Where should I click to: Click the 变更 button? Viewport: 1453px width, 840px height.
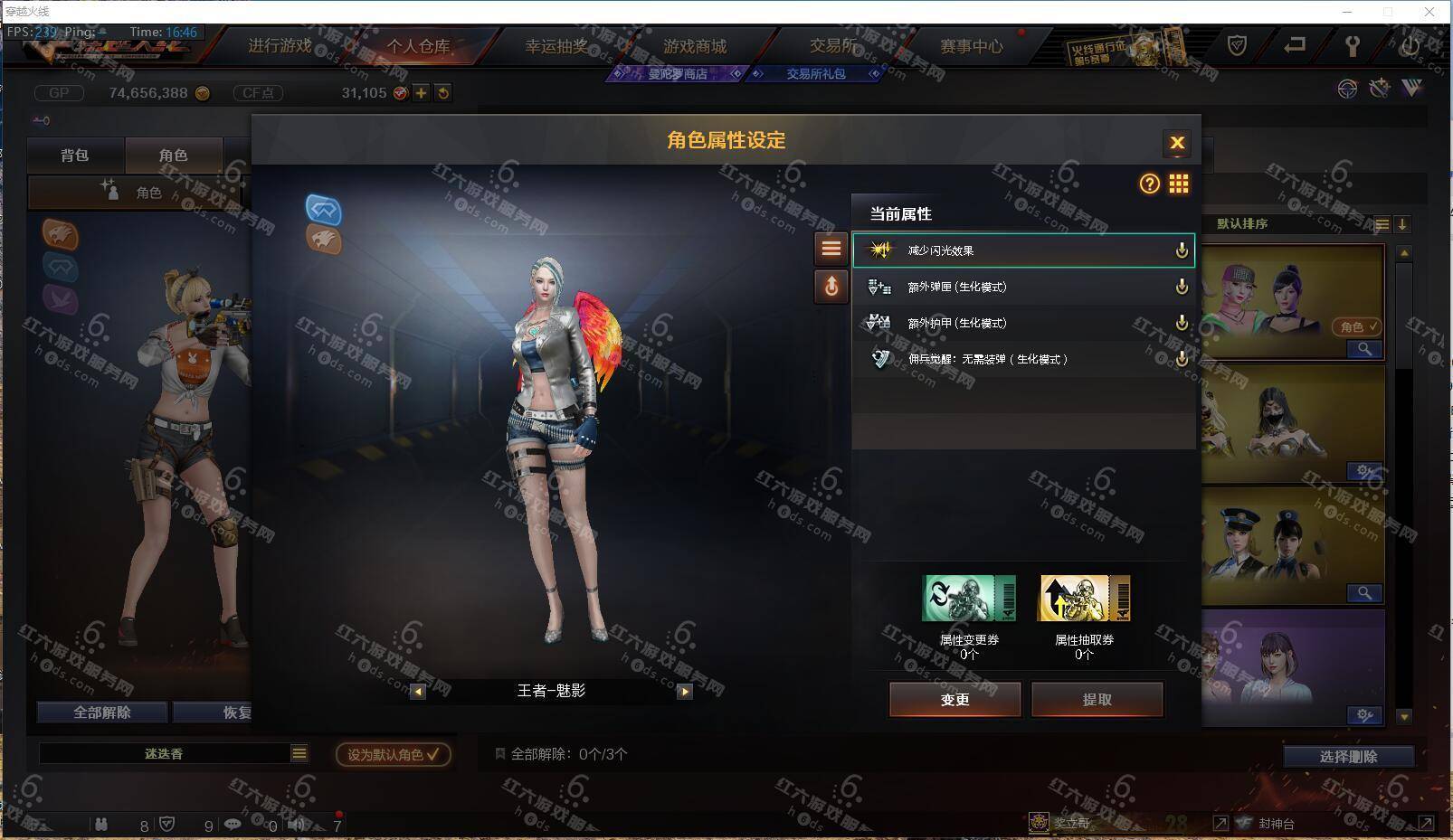point(954,699)
